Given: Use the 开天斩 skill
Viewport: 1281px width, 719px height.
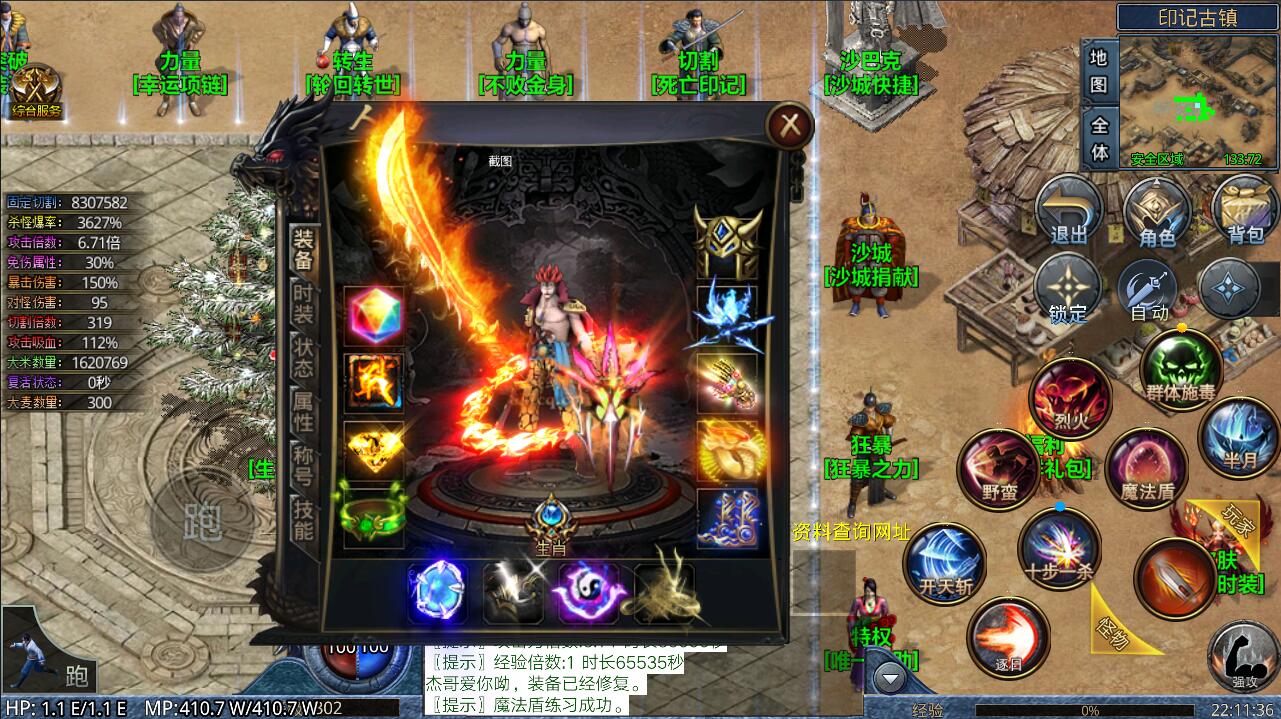Looking at the screenshot, I should point(945,564).
